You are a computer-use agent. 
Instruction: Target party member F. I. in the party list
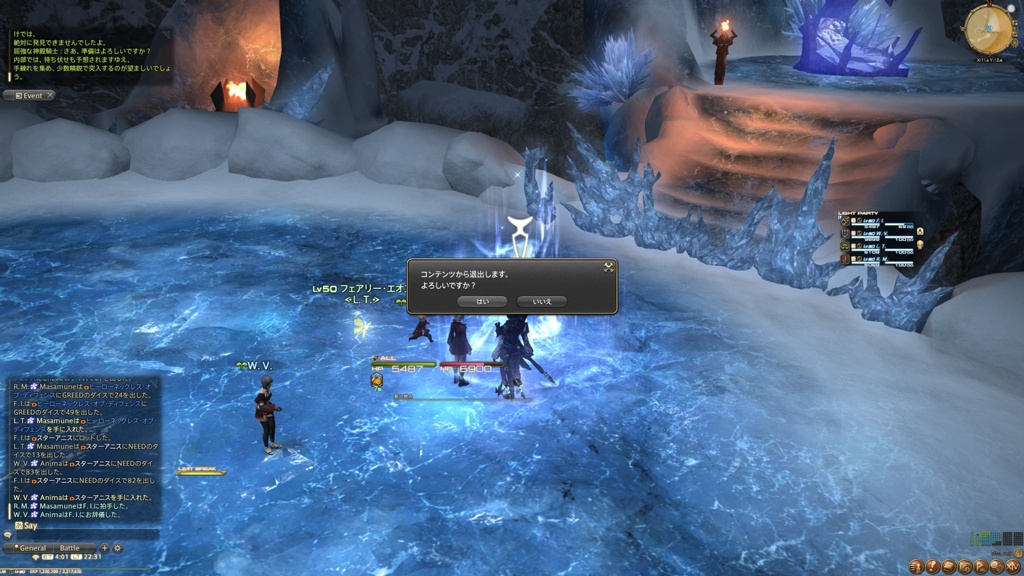tap(880, 221)
